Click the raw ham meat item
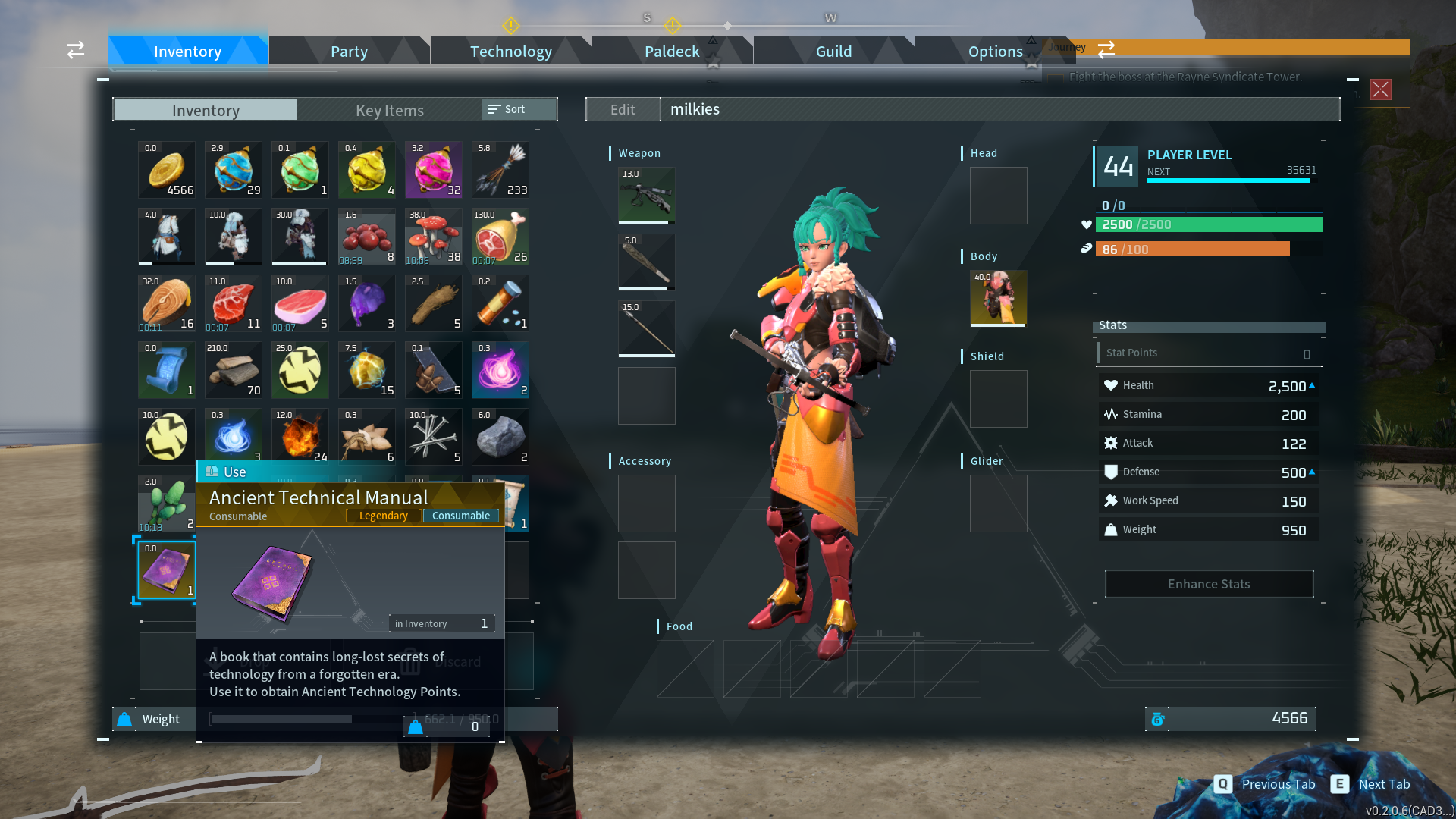 click(500, 237)
